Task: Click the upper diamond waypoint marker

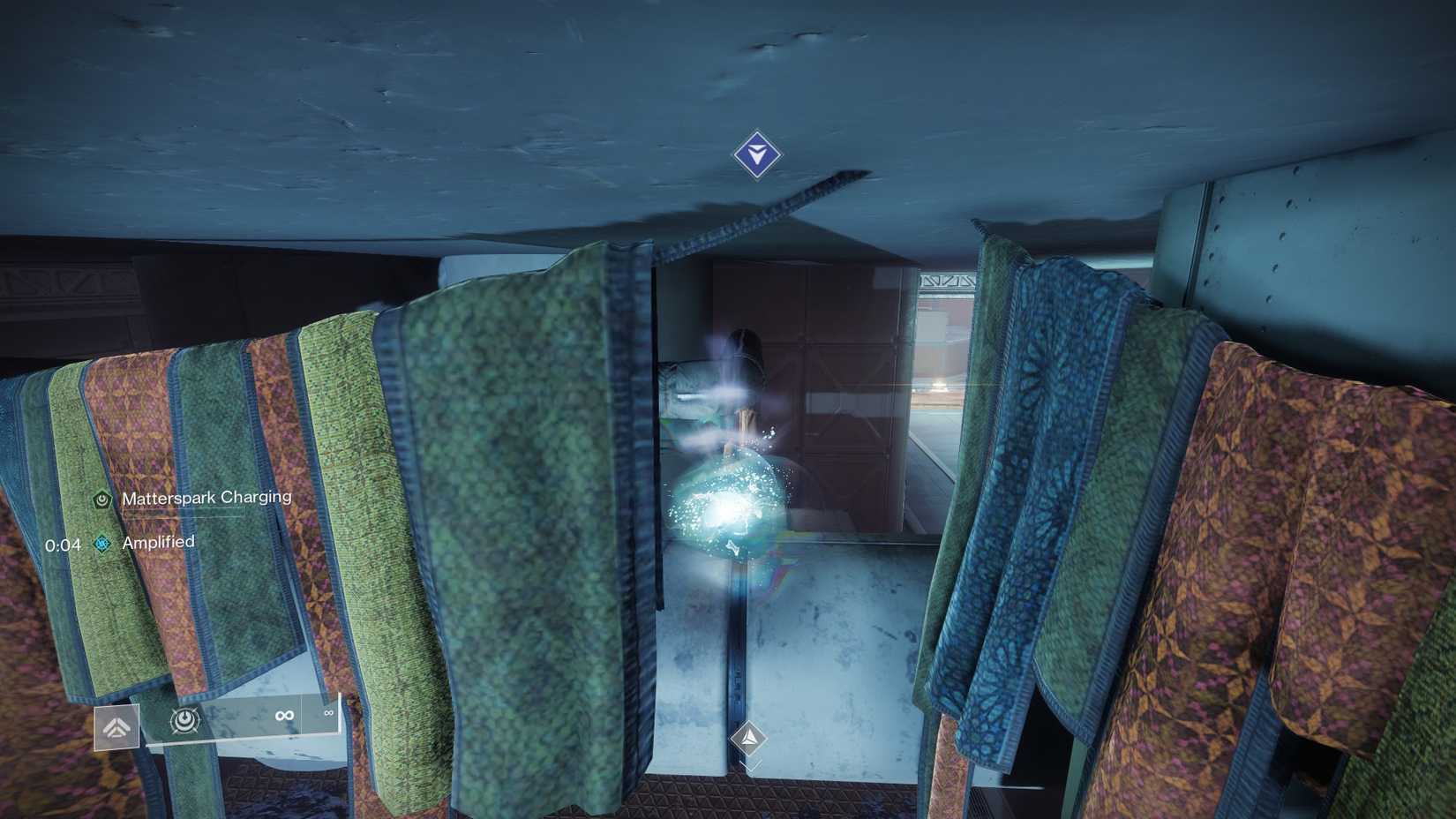Action: (755, 155)
